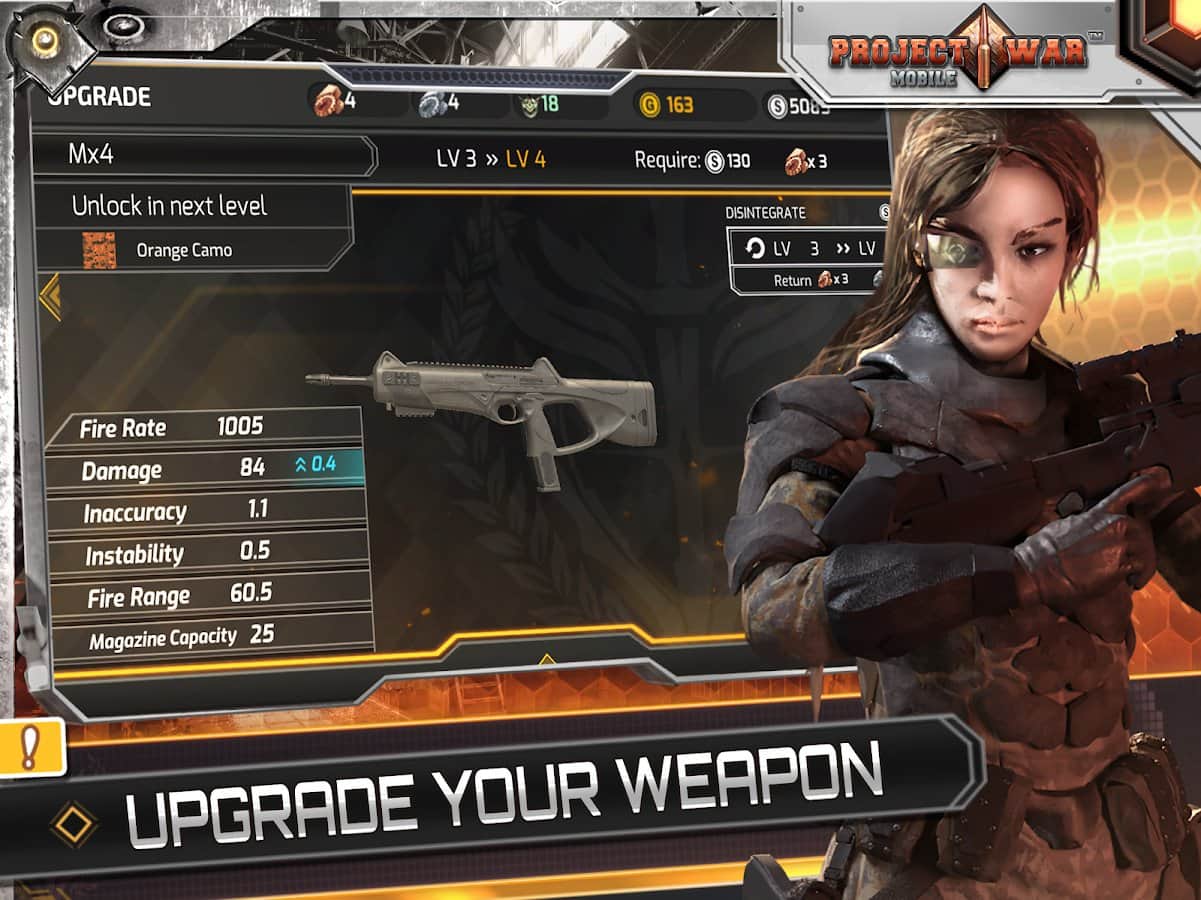This screenshot has width=1201, height=900.
Task: Open the gold coin balance showing 163
Action: point(667,104)
